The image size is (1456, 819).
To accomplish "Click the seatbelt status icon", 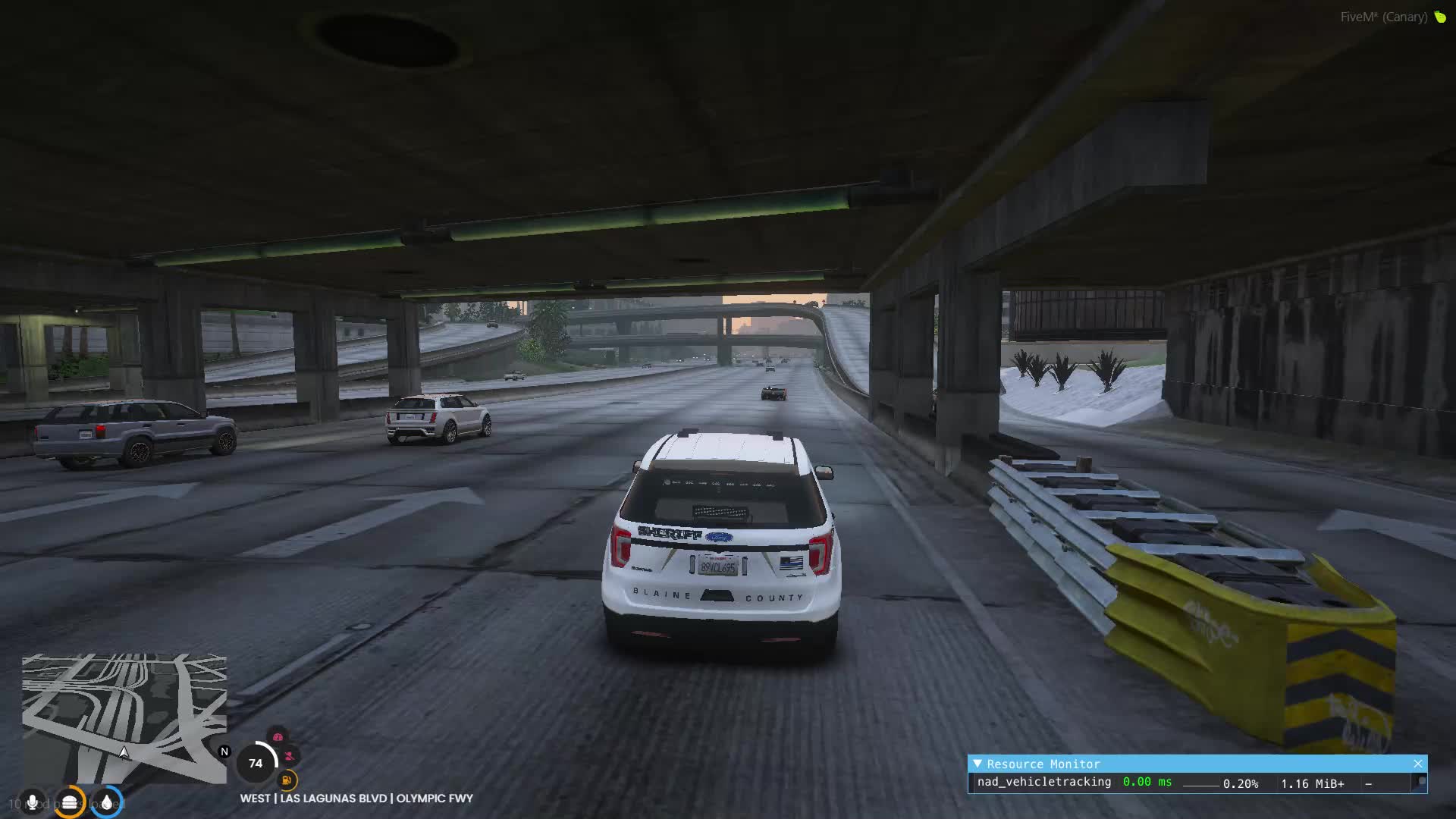I will point(290,756).
